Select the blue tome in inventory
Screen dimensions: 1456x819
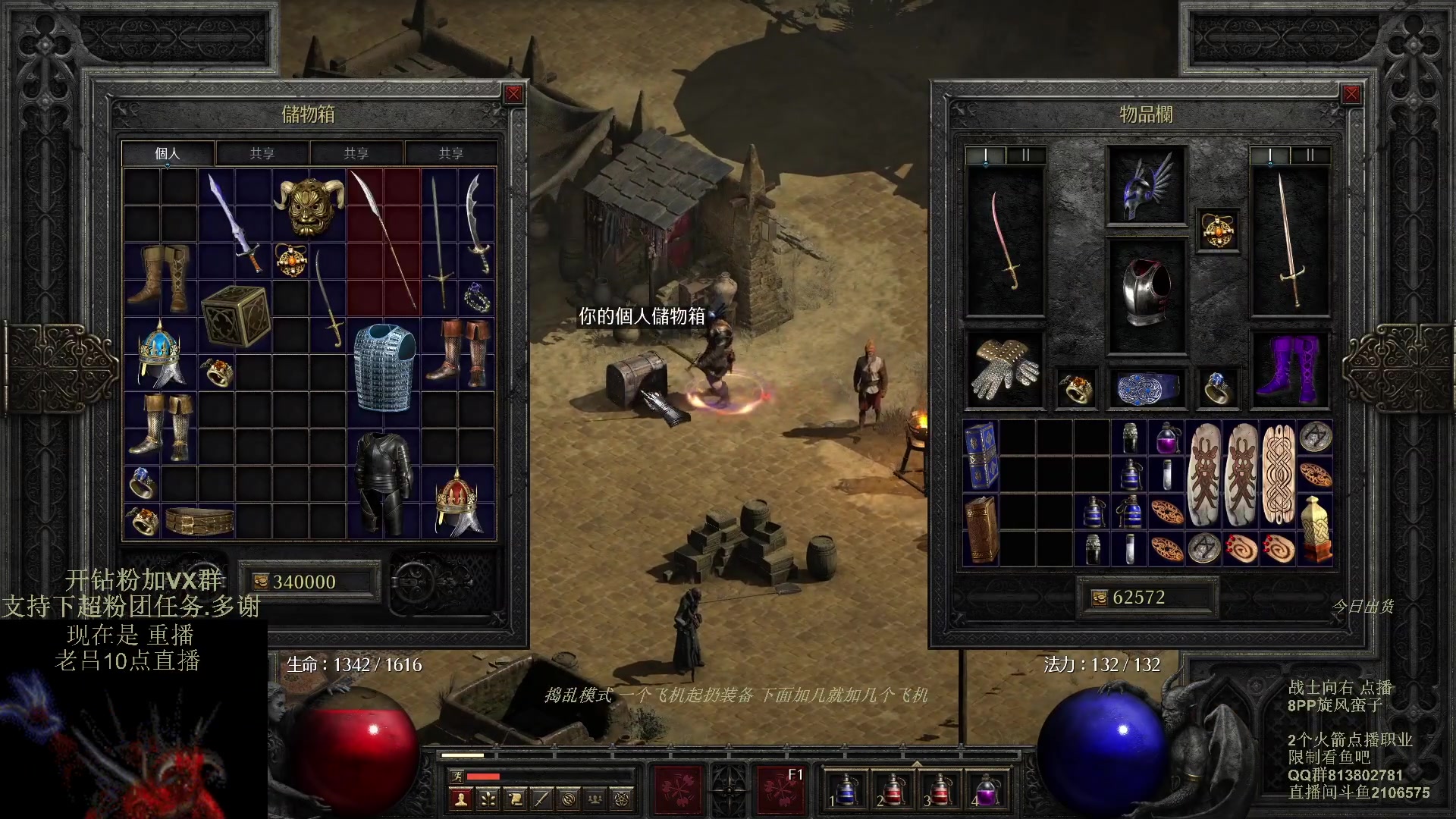tap(981, 456)
